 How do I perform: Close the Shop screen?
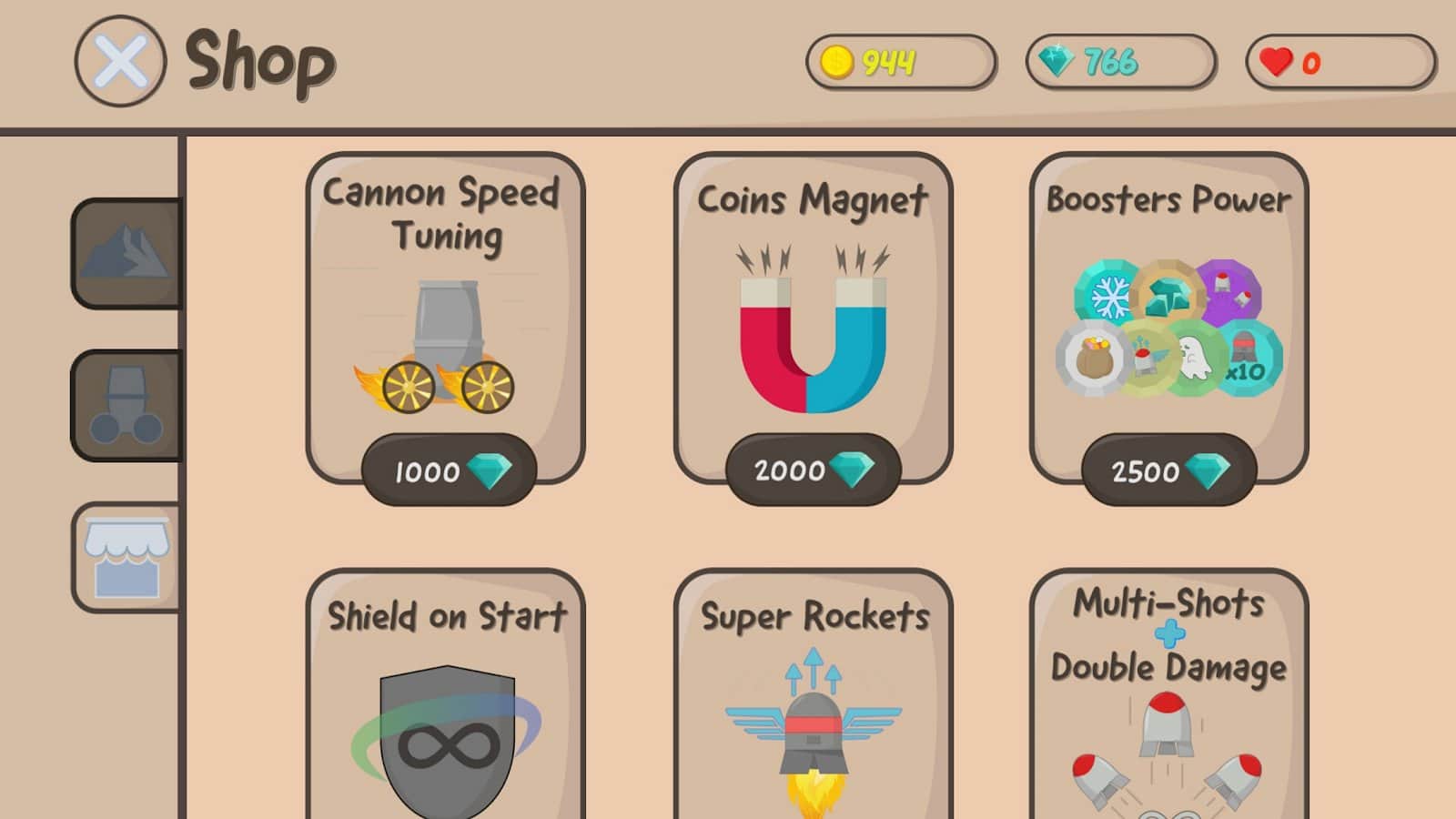[120, 62]
